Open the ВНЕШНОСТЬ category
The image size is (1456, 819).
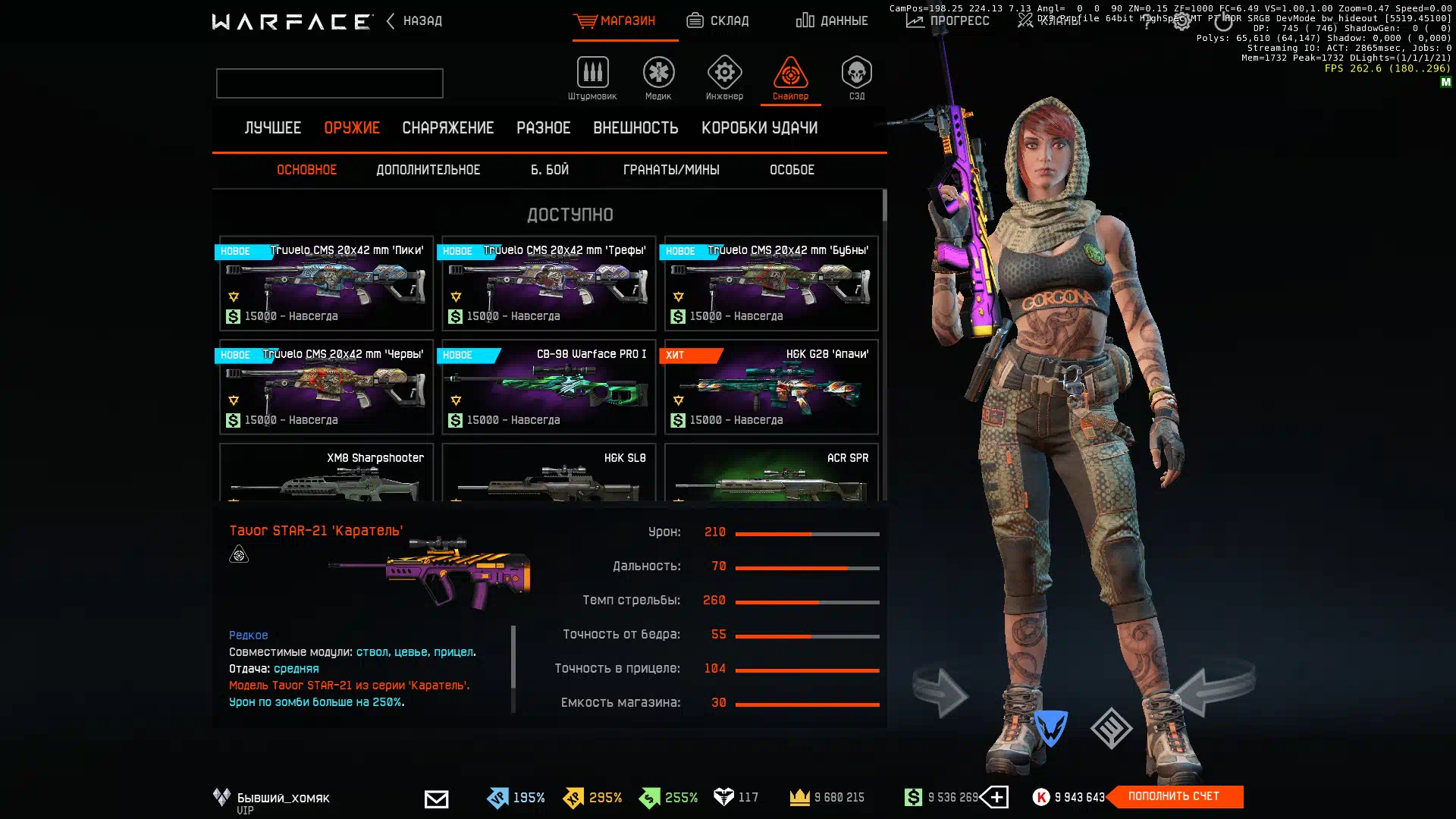(635, 128)
